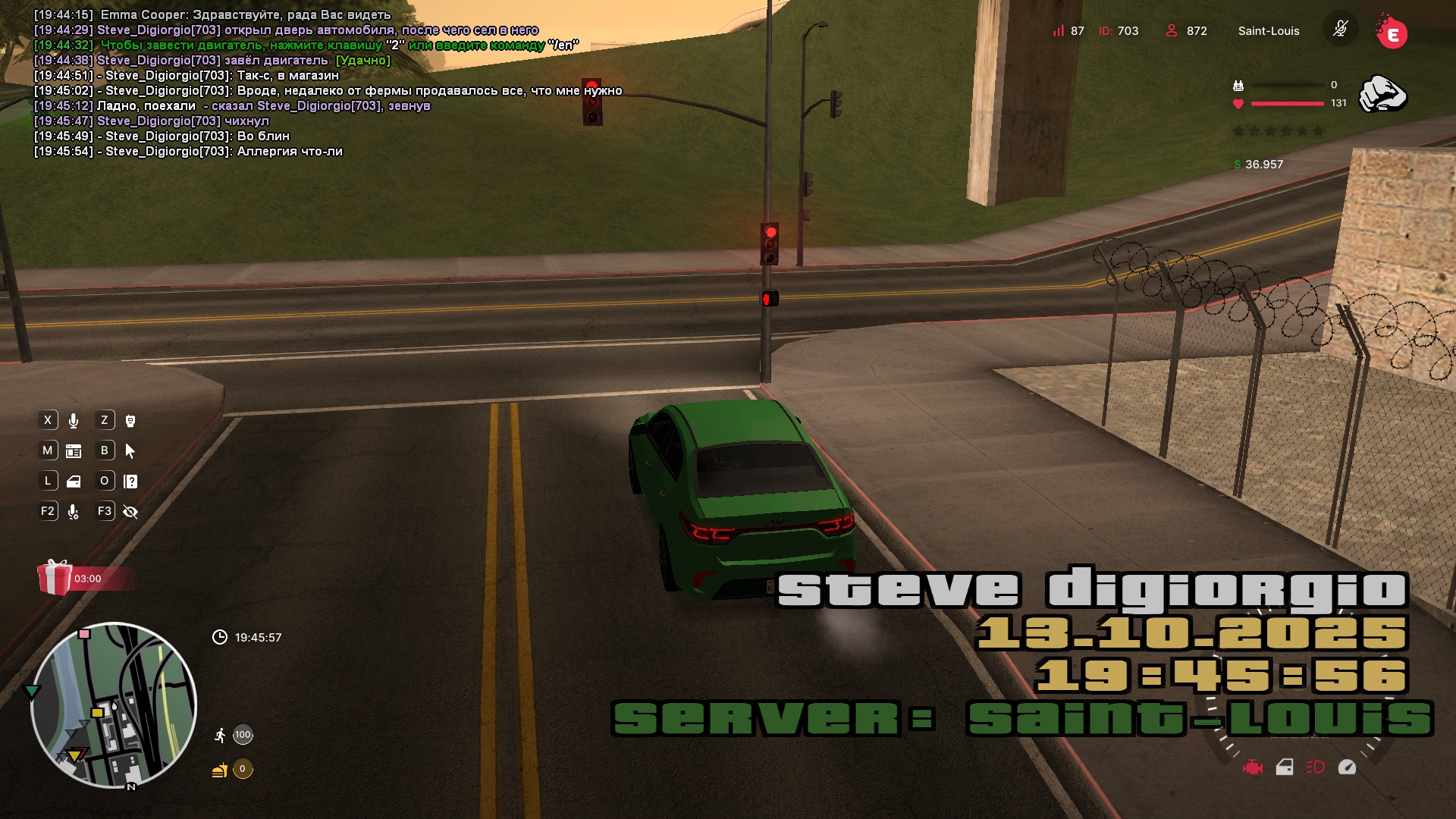Hide the HUD with the crossed-eye icon

click(130, 512)
